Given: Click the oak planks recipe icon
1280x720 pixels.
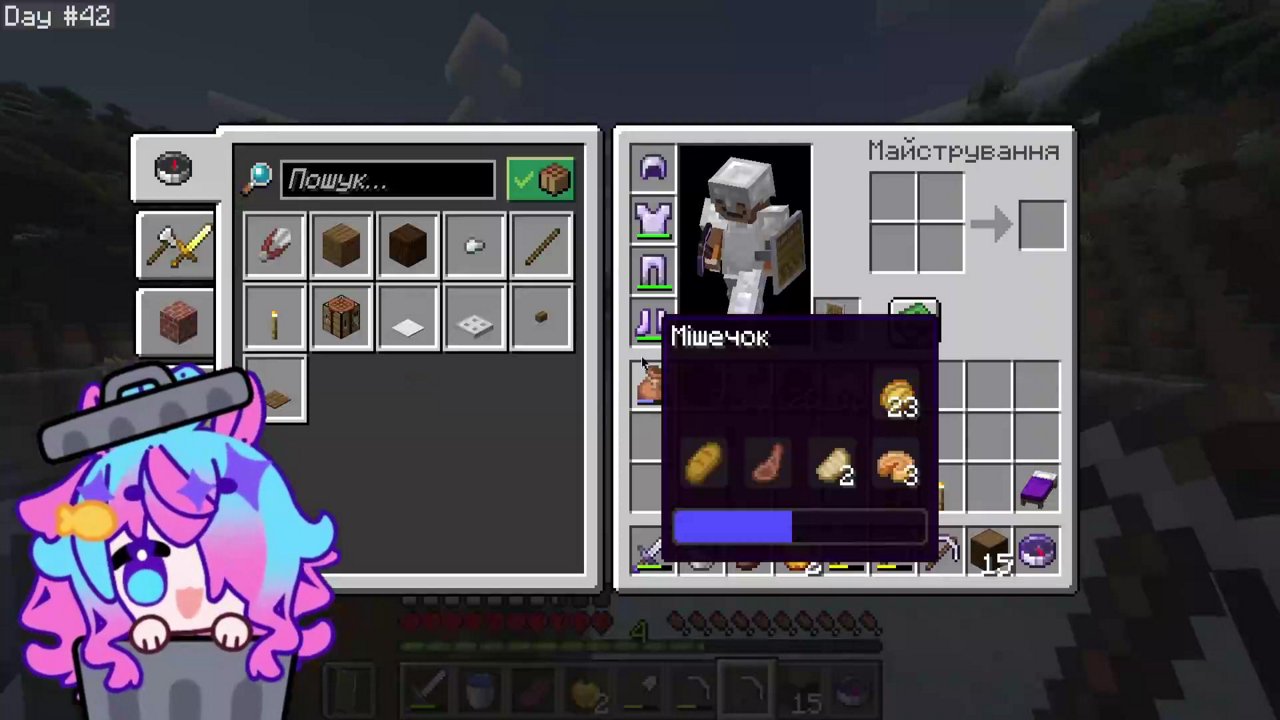Looking at the screenshot, I should [x=341, y=247].
